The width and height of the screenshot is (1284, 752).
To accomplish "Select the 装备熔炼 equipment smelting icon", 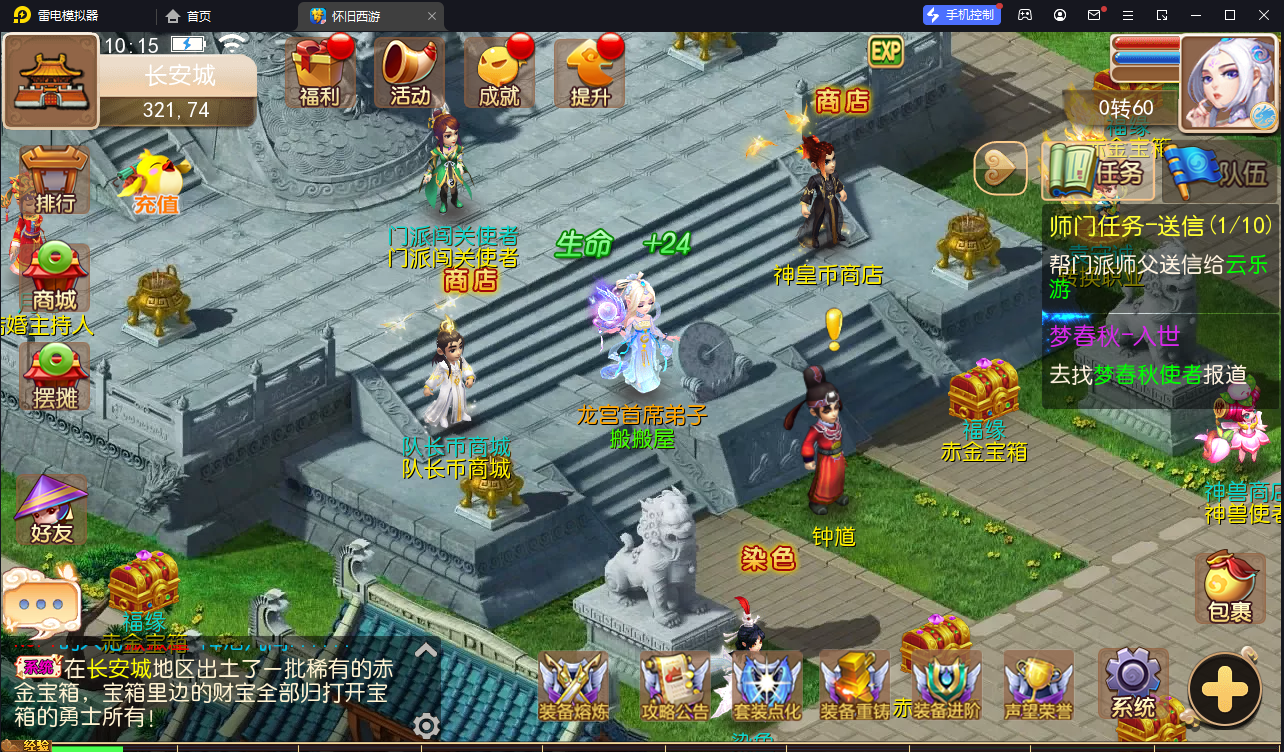I will coord(573,683).
